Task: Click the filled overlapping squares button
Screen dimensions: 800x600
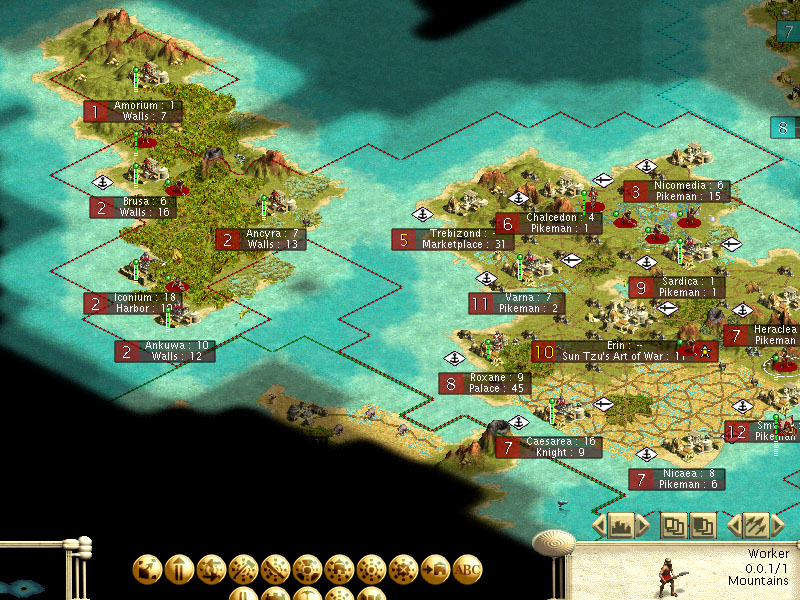Action: point(703,524)
